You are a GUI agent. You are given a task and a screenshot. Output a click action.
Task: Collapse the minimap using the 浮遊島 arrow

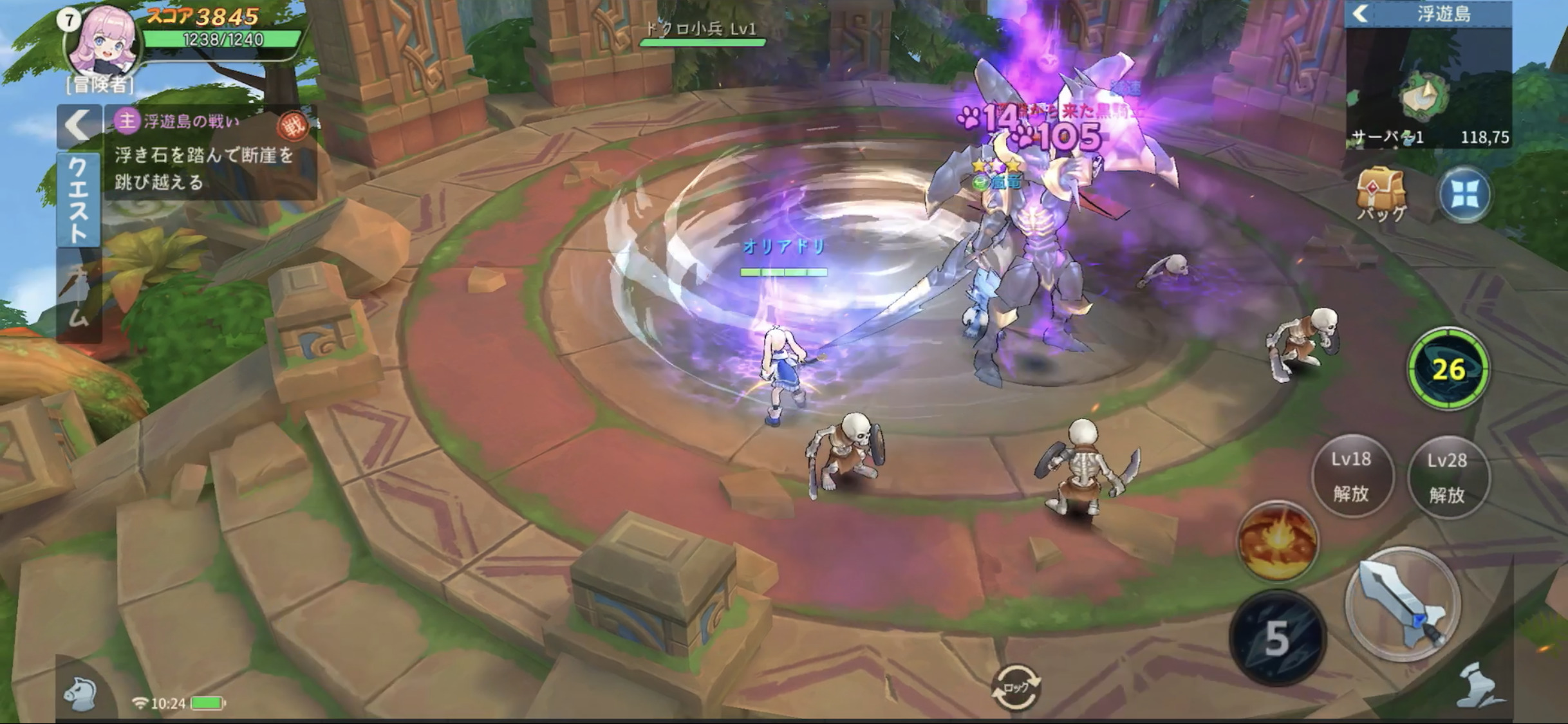1361,14
